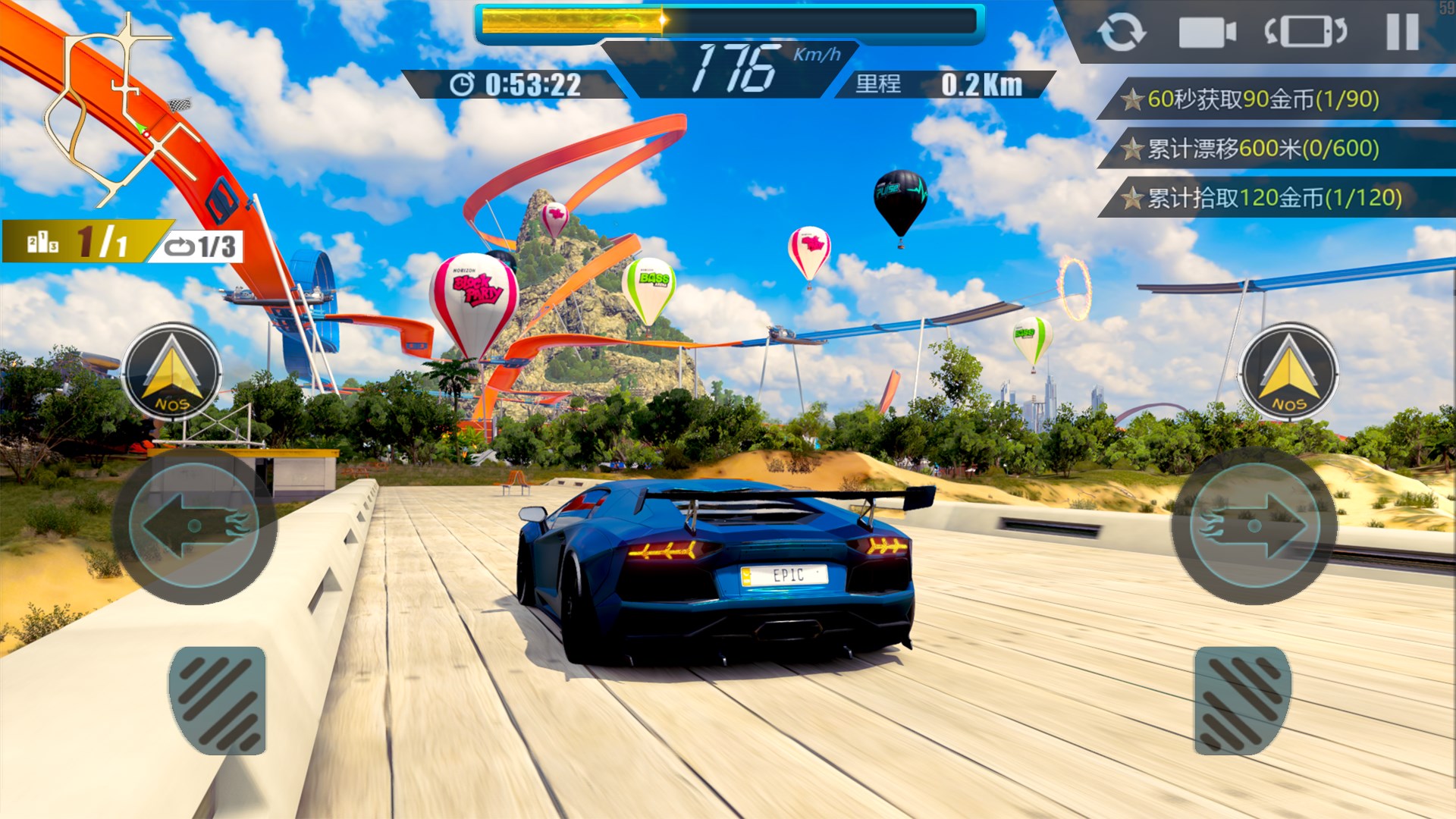Tap the left brake pedal
The width and height of the screenshot is (1456, 819).
click(218, 700)
